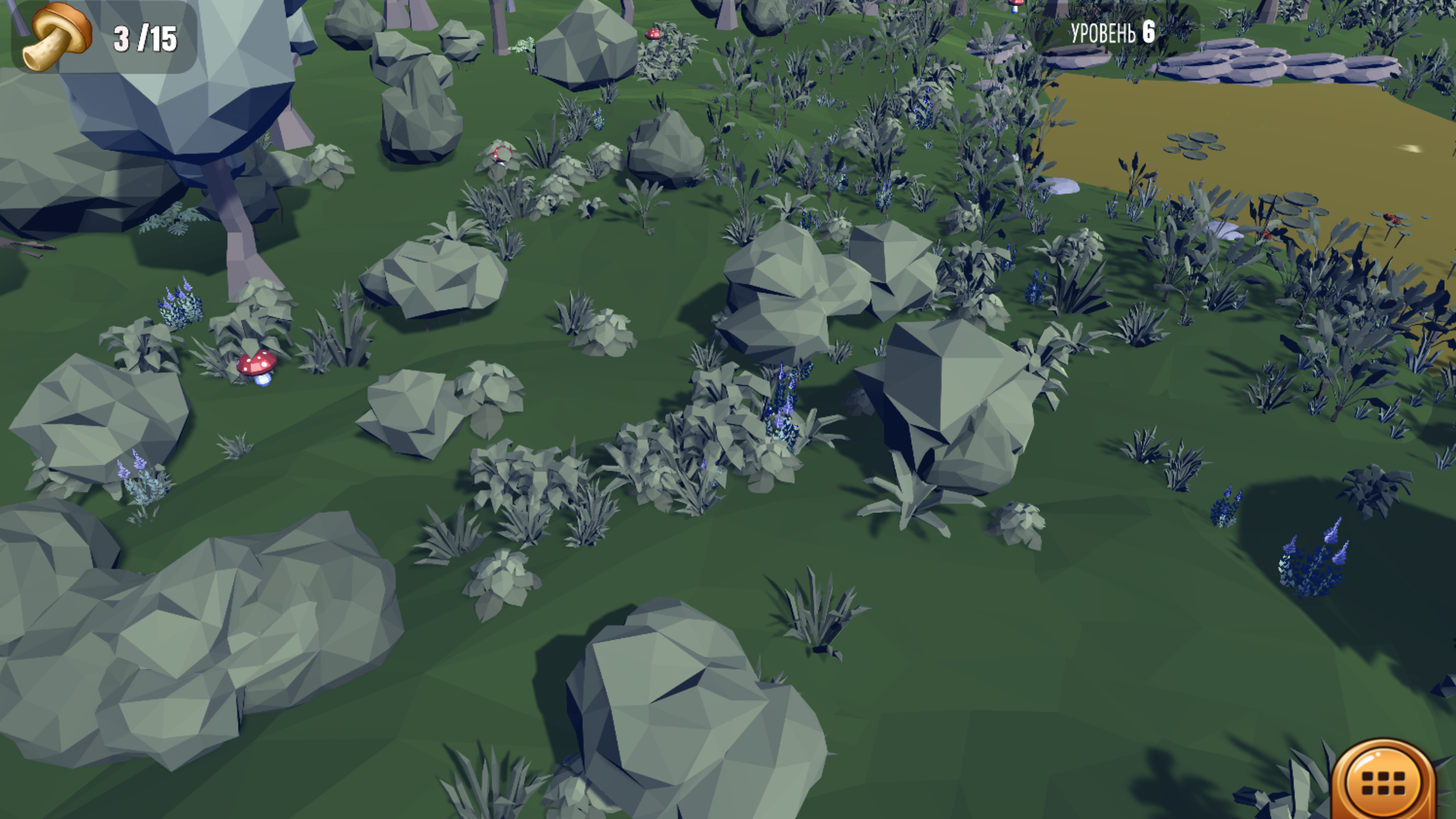The width and height of the screenshot is (1456, 819).
Task: Click the large boulder at bottom center
Action: point(675,713)
